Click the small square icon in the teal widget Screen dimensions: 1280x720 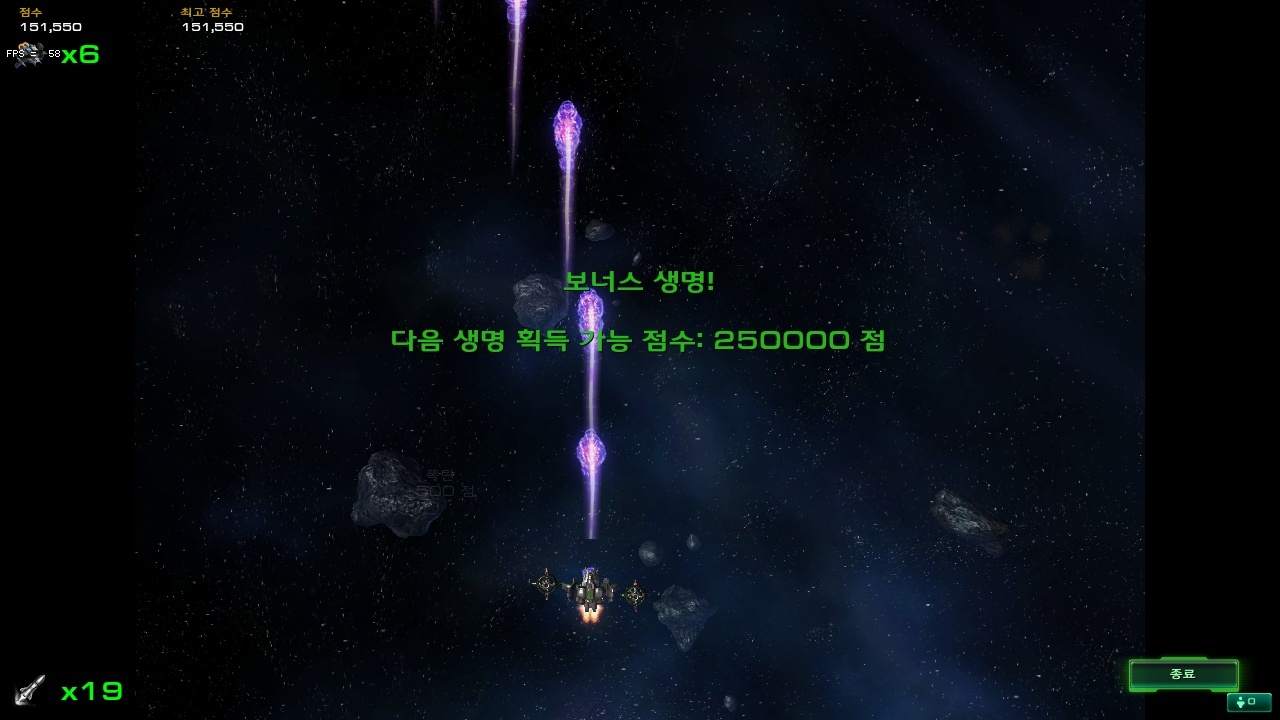(1251, 701)
